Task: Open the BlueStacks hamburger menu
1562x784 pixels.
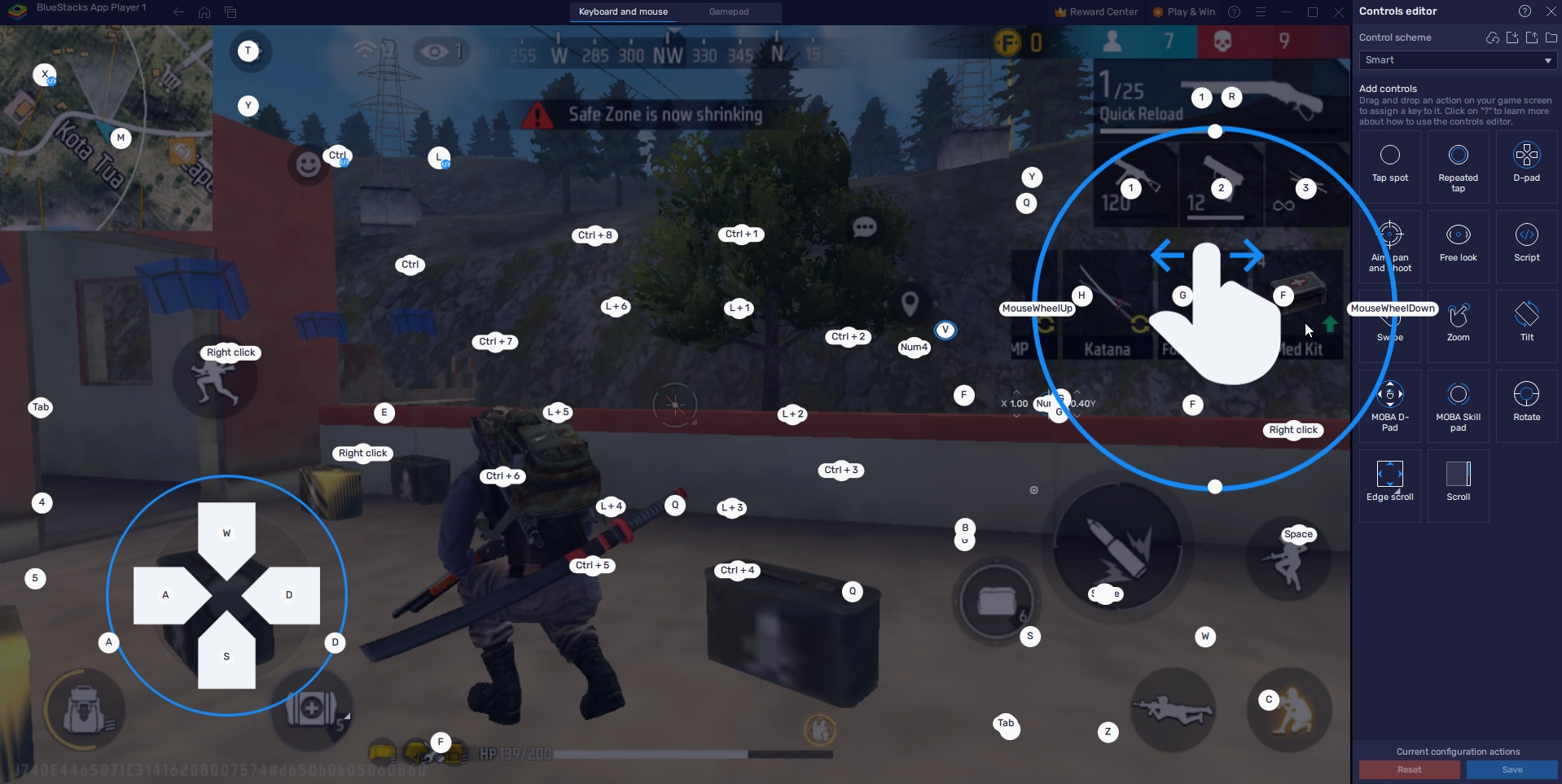Action: 1261,11
